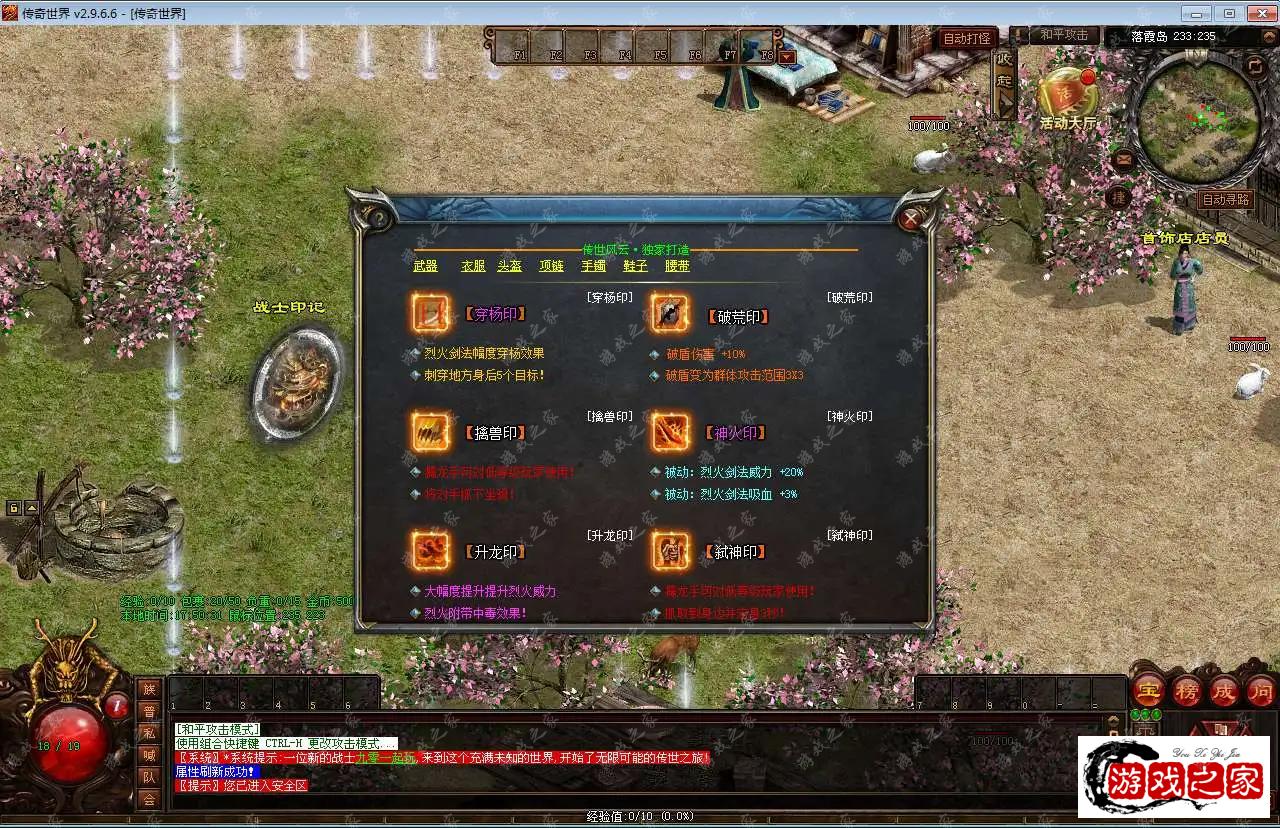Change the 和平攻击 attack mode
The width and height of the screenshot is (1280, 828).
click(x=1063, y=35)
